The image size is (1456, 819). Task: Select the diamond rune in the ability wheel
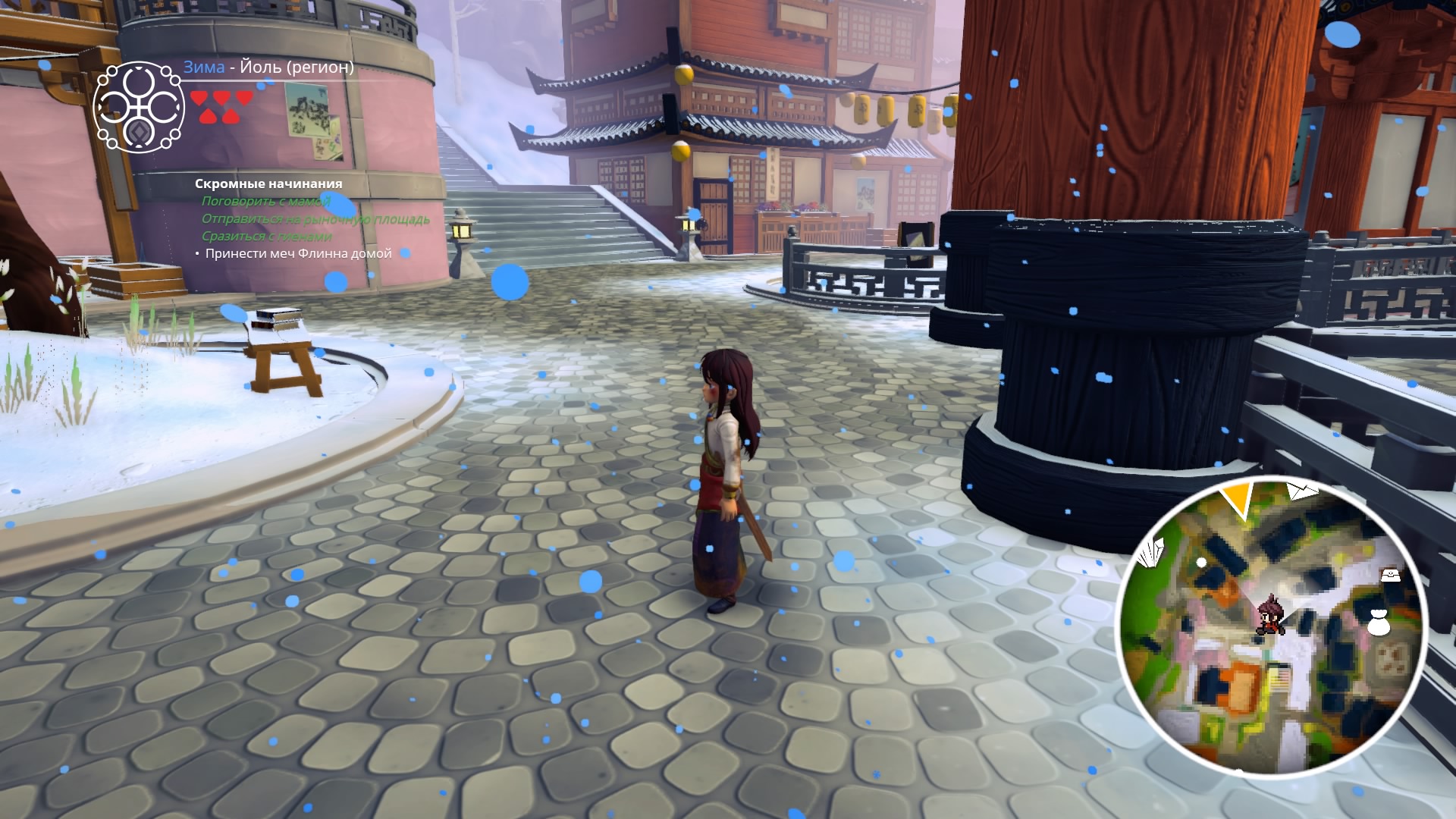coord(140,132)
